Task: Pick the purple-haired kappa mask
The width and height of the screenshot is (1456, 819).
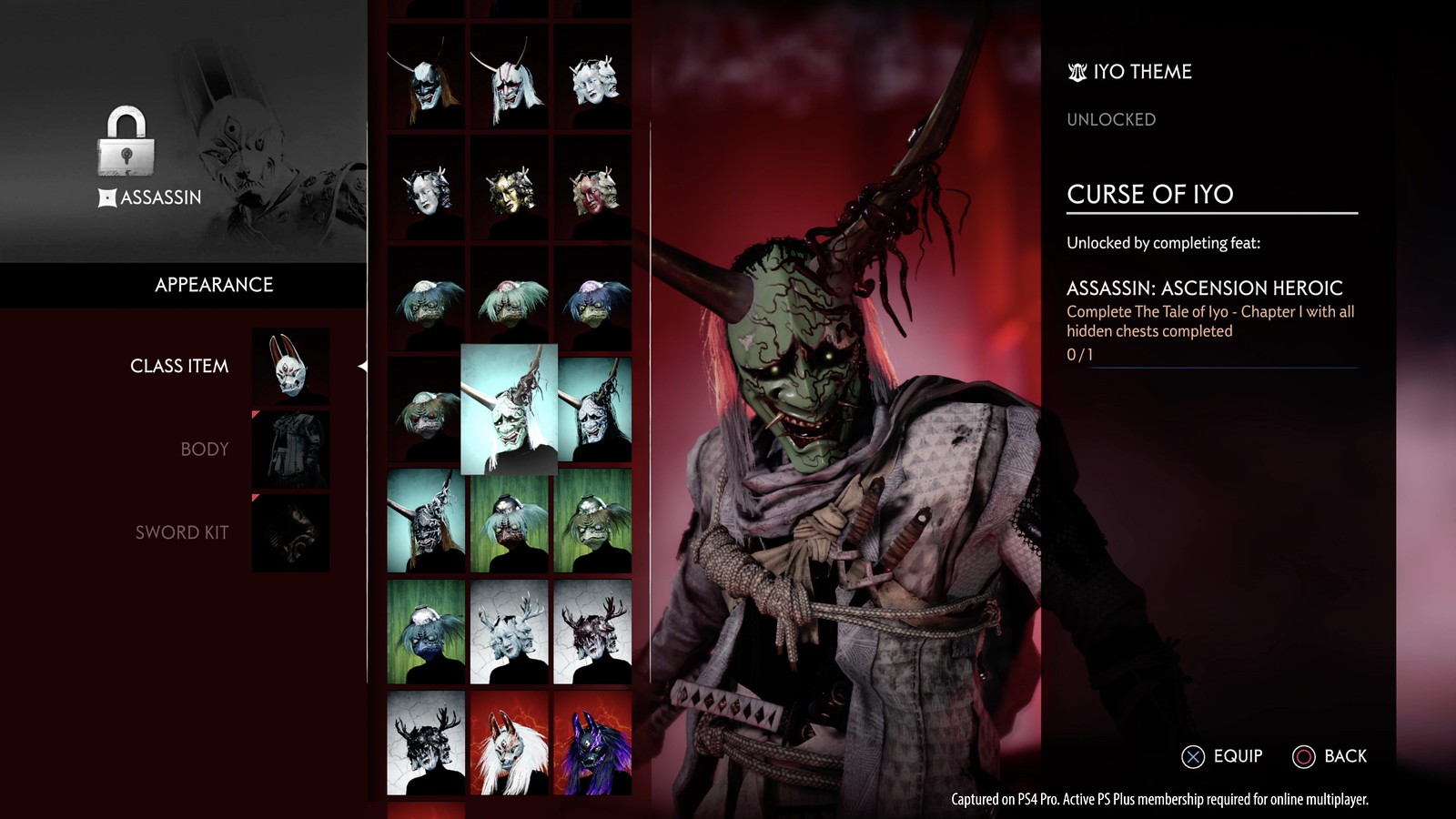Action: click(x=592, y=300)
